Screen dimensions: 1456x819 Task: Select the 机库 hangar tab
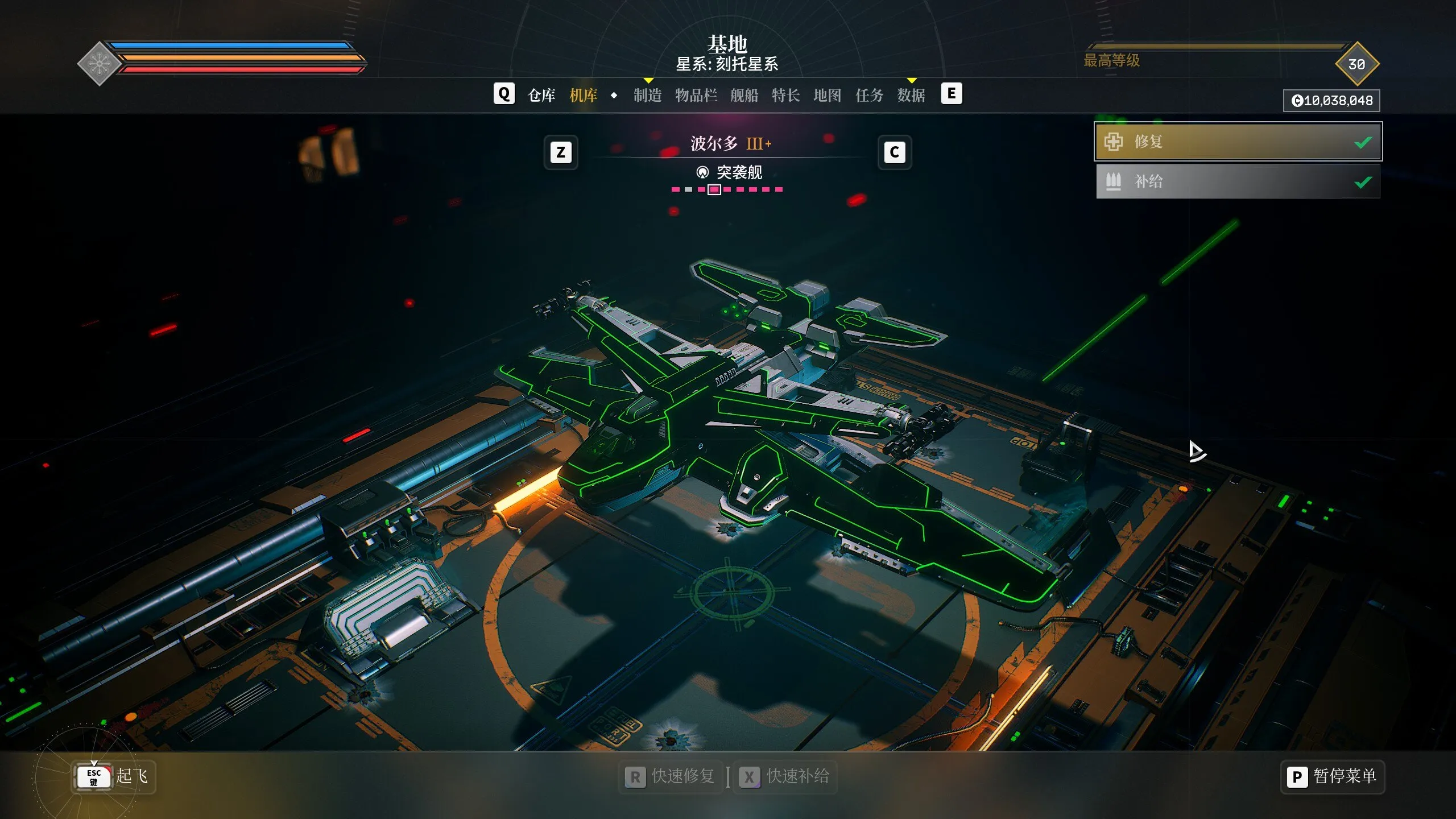click(x=584, y=95)
